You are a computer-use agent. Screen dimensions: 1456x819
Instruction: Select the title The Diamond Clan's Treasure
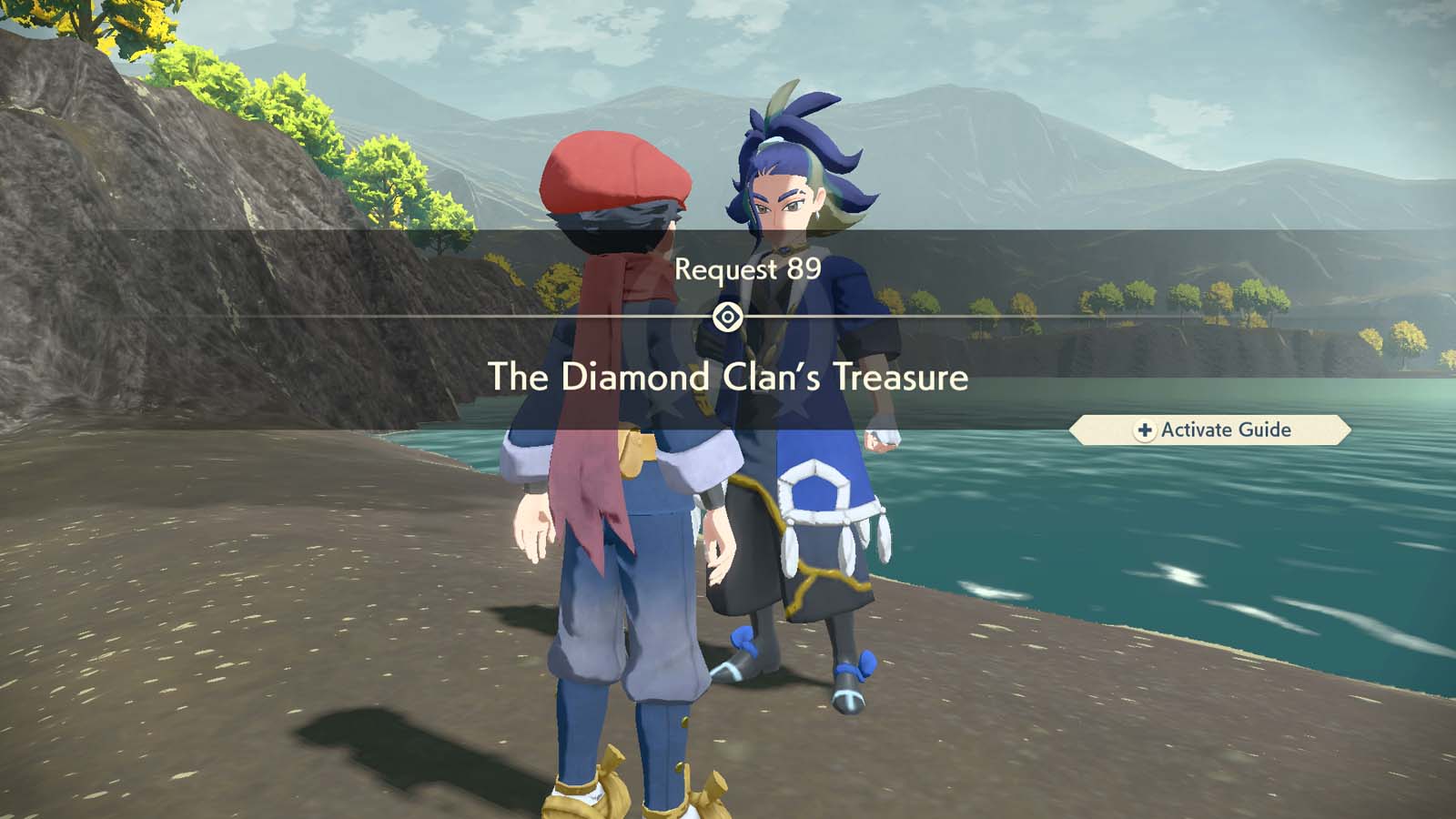[x=728, y=373]
